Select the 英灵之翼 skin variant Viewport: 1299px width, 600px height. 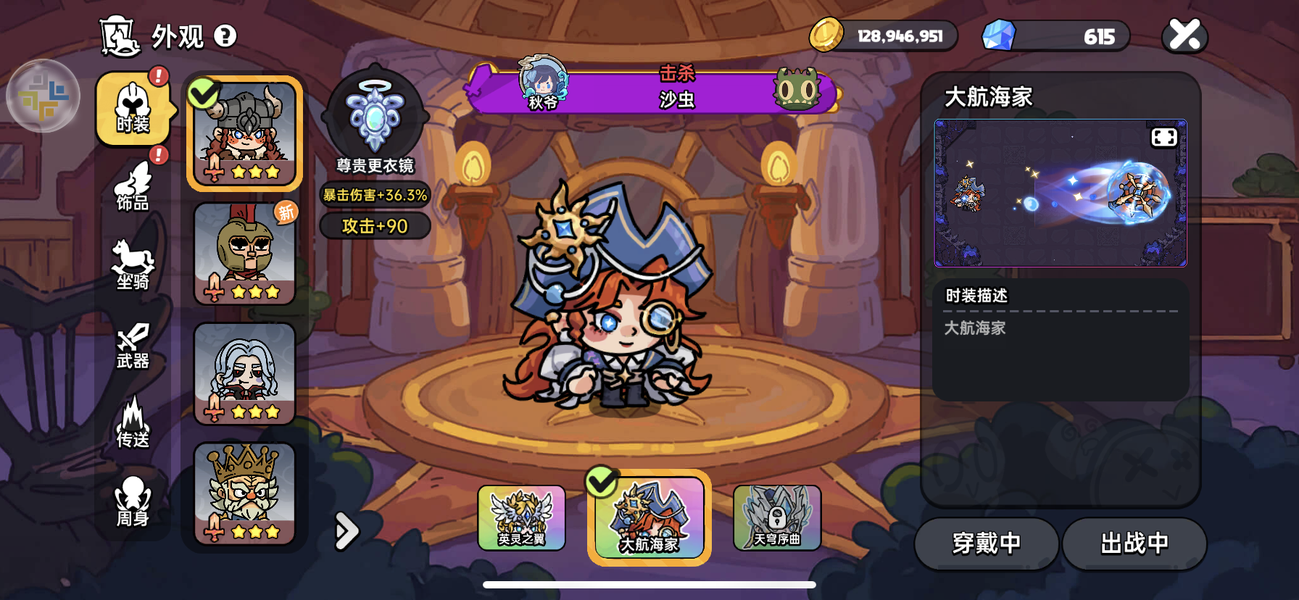pos(521,517)
